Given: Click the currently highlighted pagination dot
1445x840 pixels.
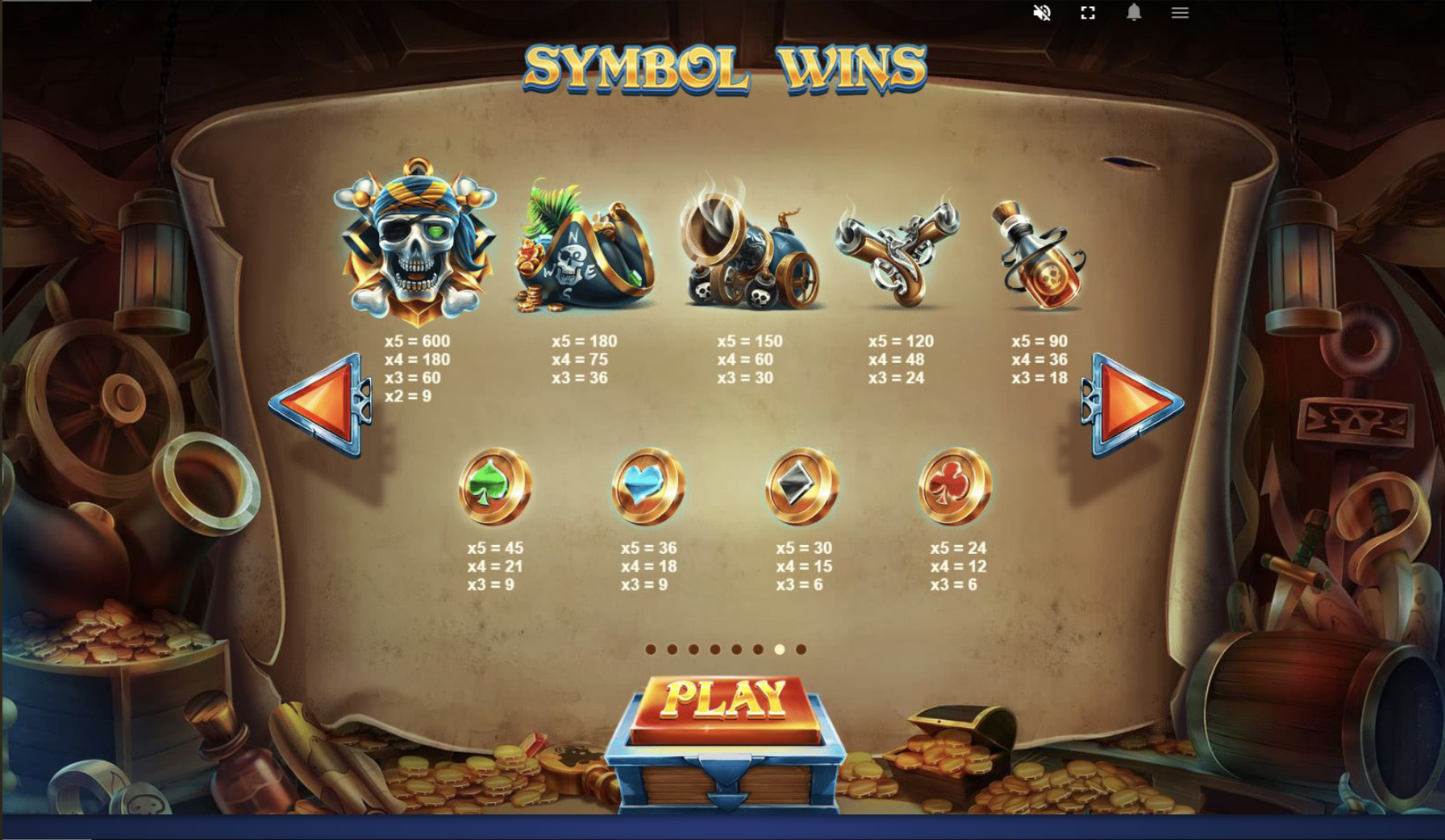Looking at the screenshot, I should pos(780,649).
